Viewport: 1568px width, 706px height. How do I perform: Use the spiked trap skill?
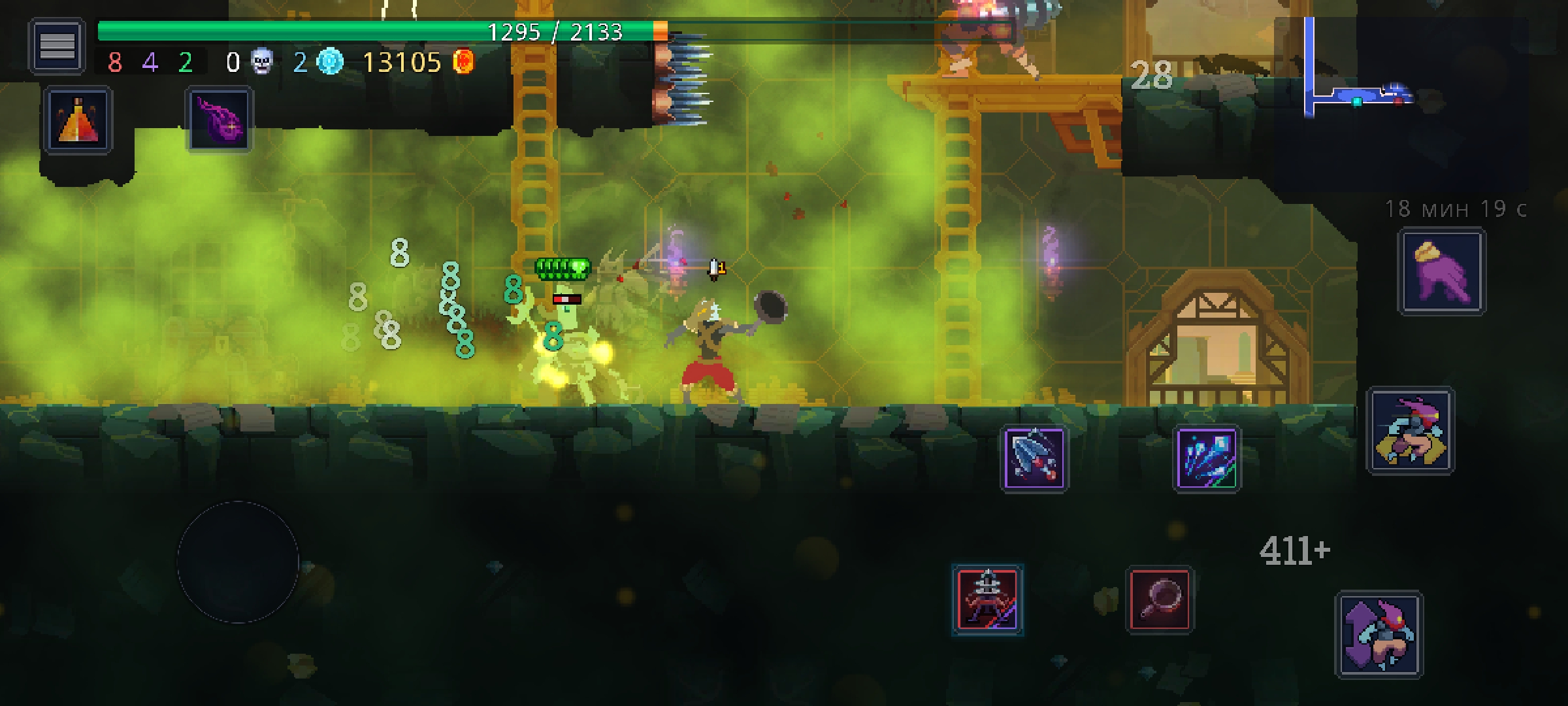coord(1034,459)
